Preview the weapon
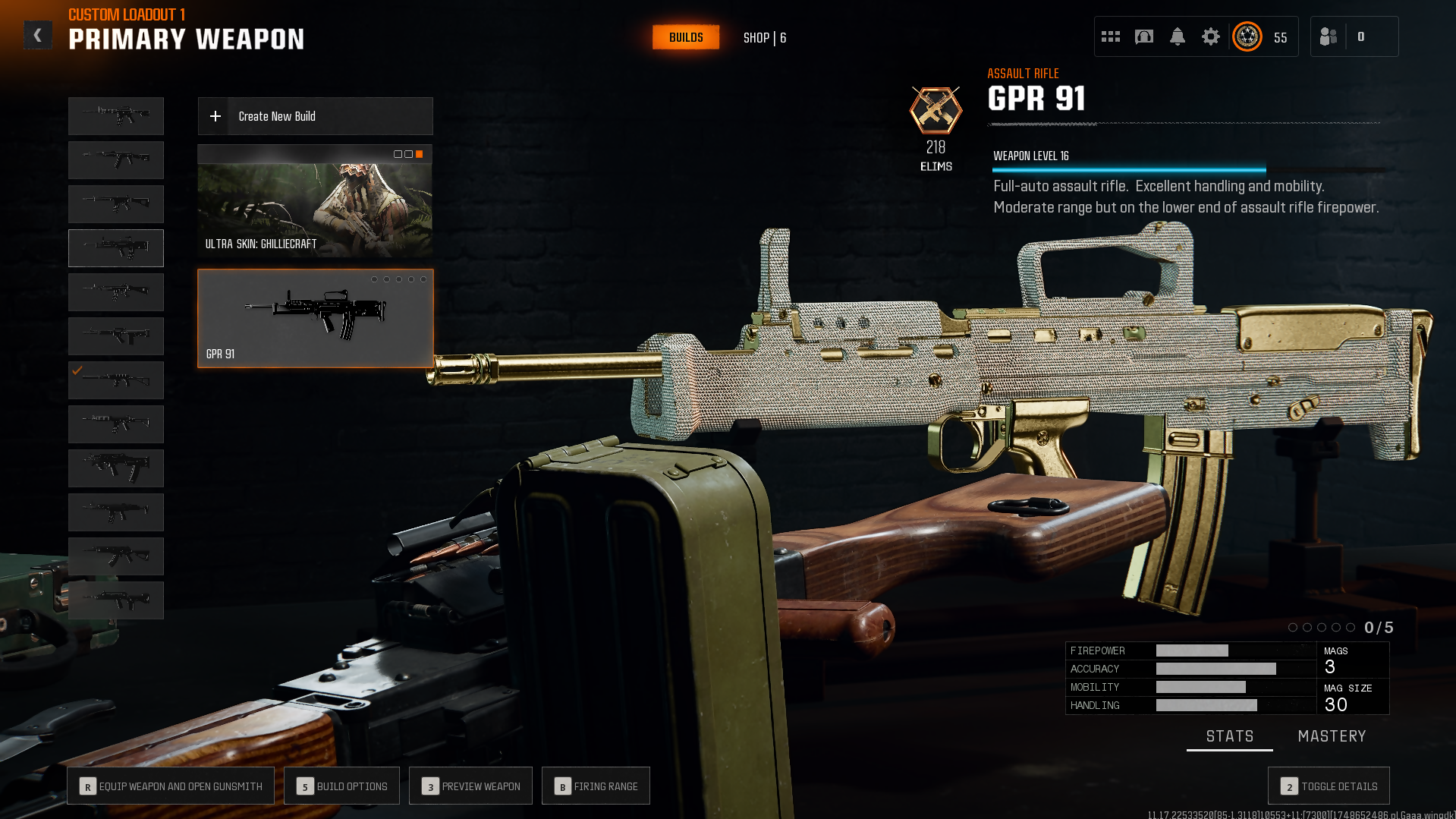This screenshot has height=819, width=1456. [470, 786]
